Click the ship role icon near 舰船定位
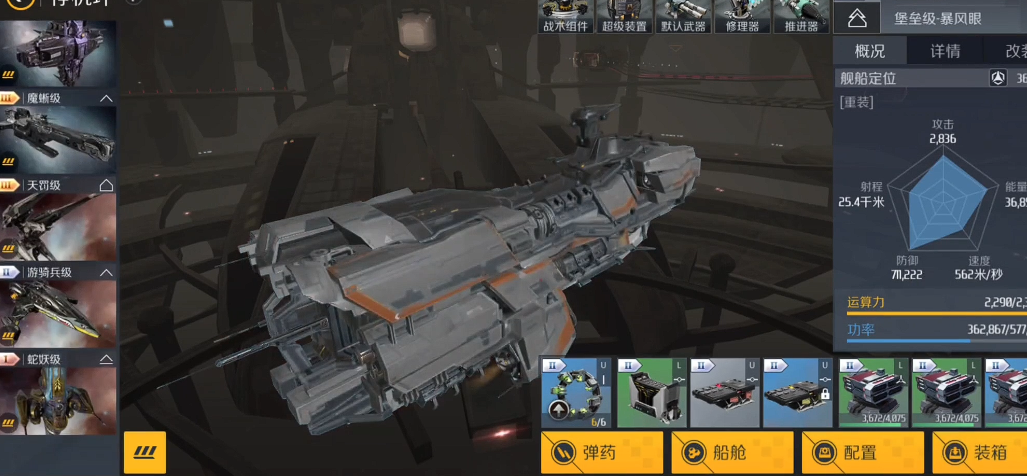 coord(998,78)
